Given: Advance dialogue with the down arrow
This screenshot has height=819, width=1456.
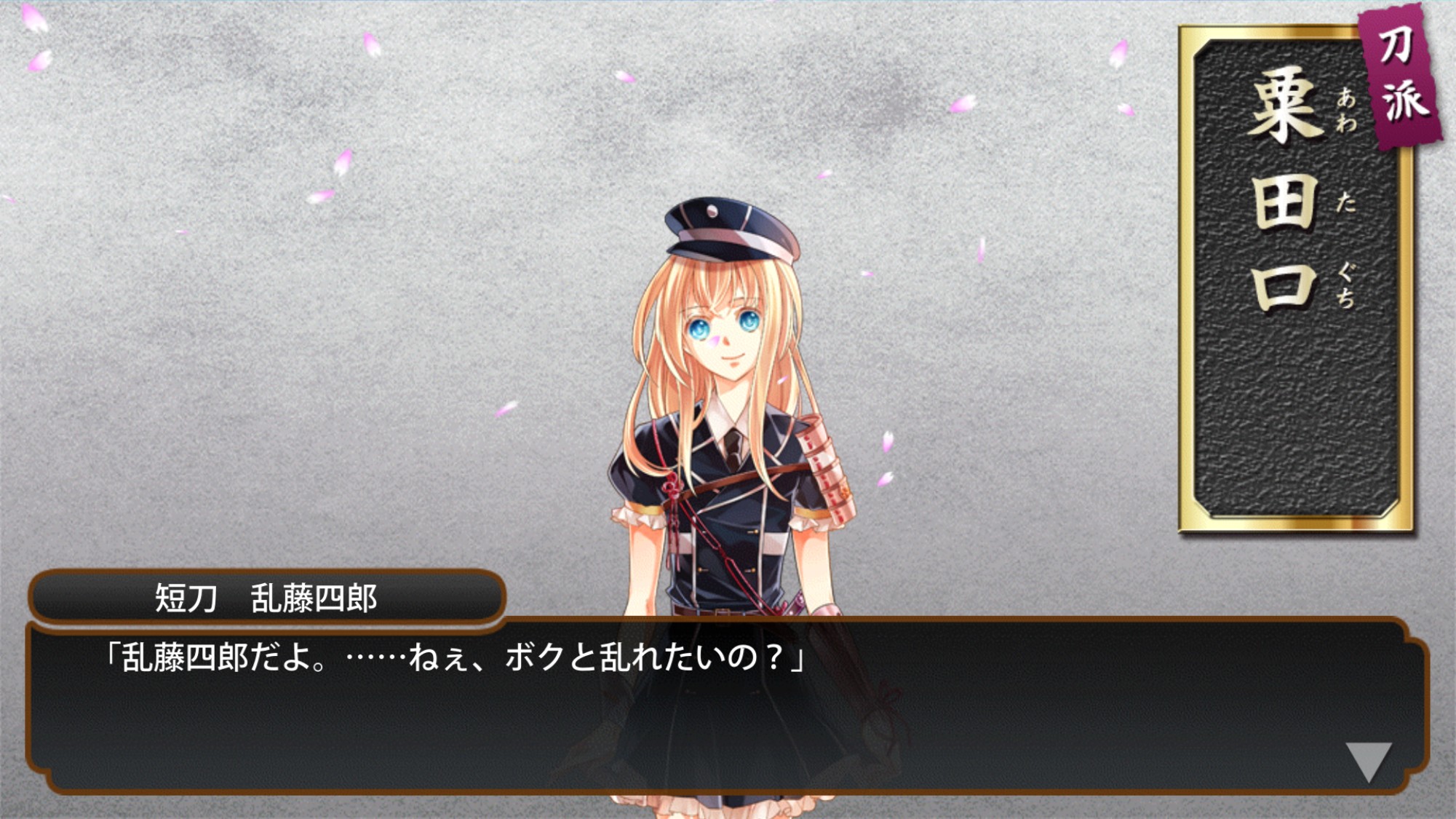Looking at the screenshot, I should pos(1368,760).
